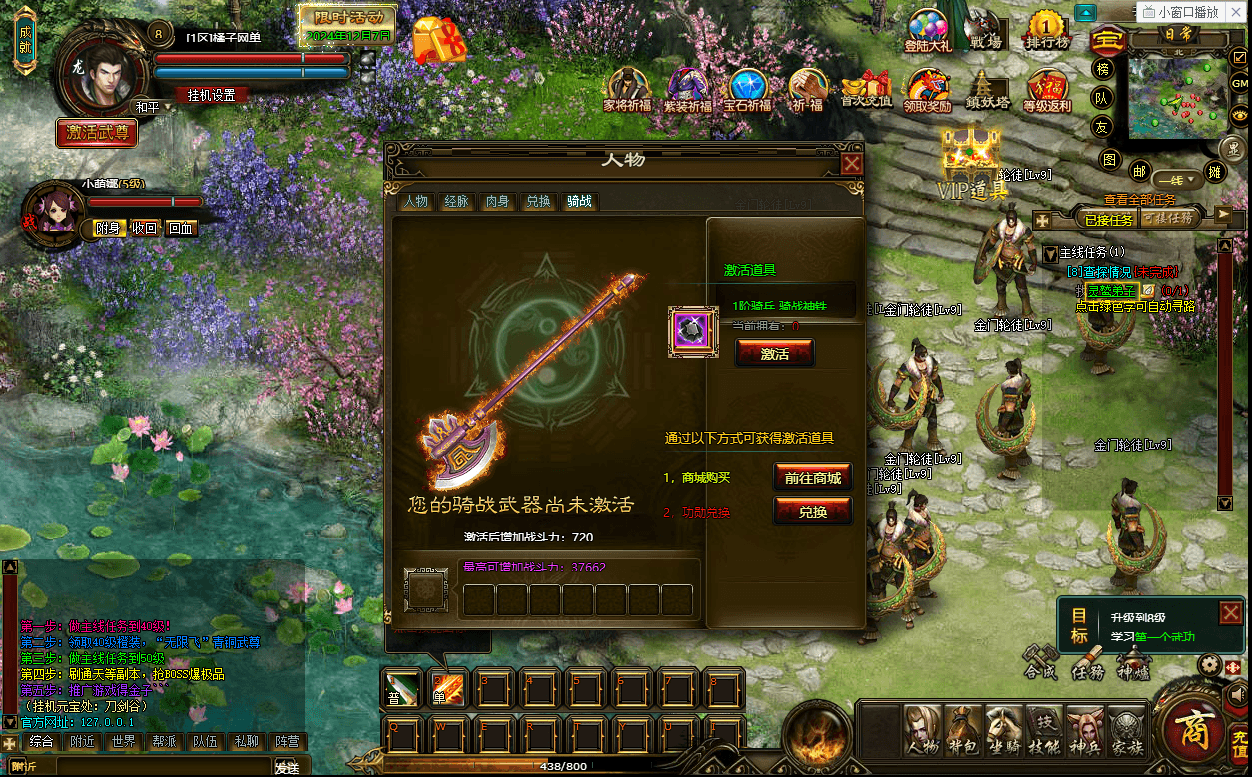Close the 目标 goal panel
1252x777 pixels.
(x=1230, y=612)
